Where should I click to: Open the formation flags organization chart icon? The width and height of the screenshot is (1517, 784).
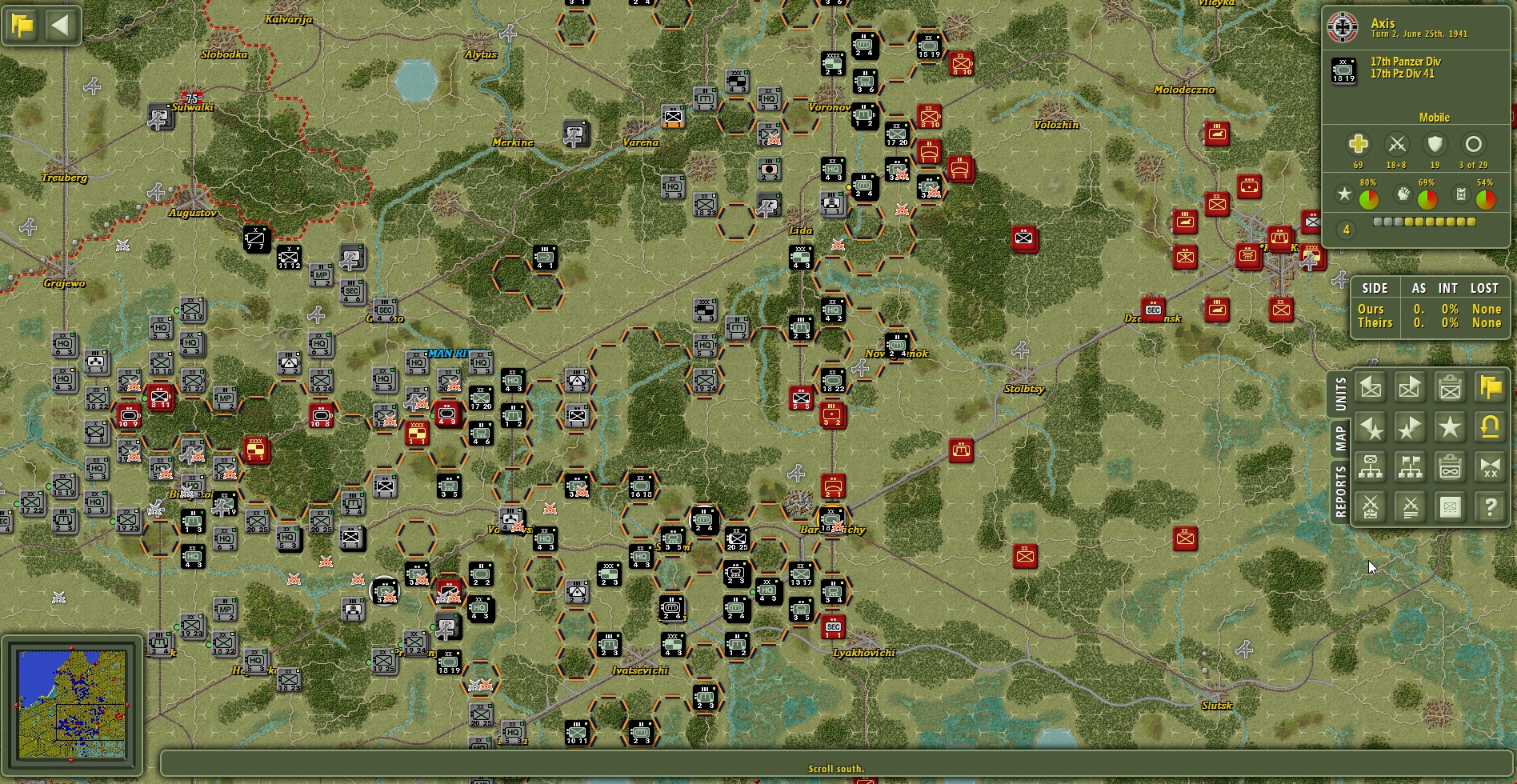point(1410,466)
